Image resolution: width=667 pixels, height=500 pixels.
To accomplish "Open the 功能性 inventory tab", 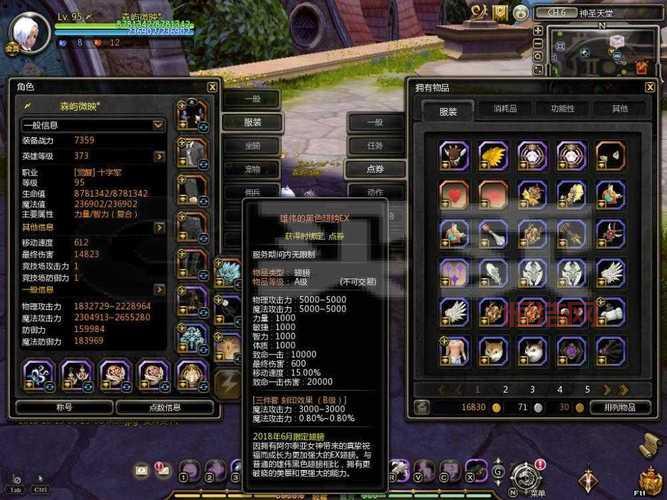I will coord(562,109).
